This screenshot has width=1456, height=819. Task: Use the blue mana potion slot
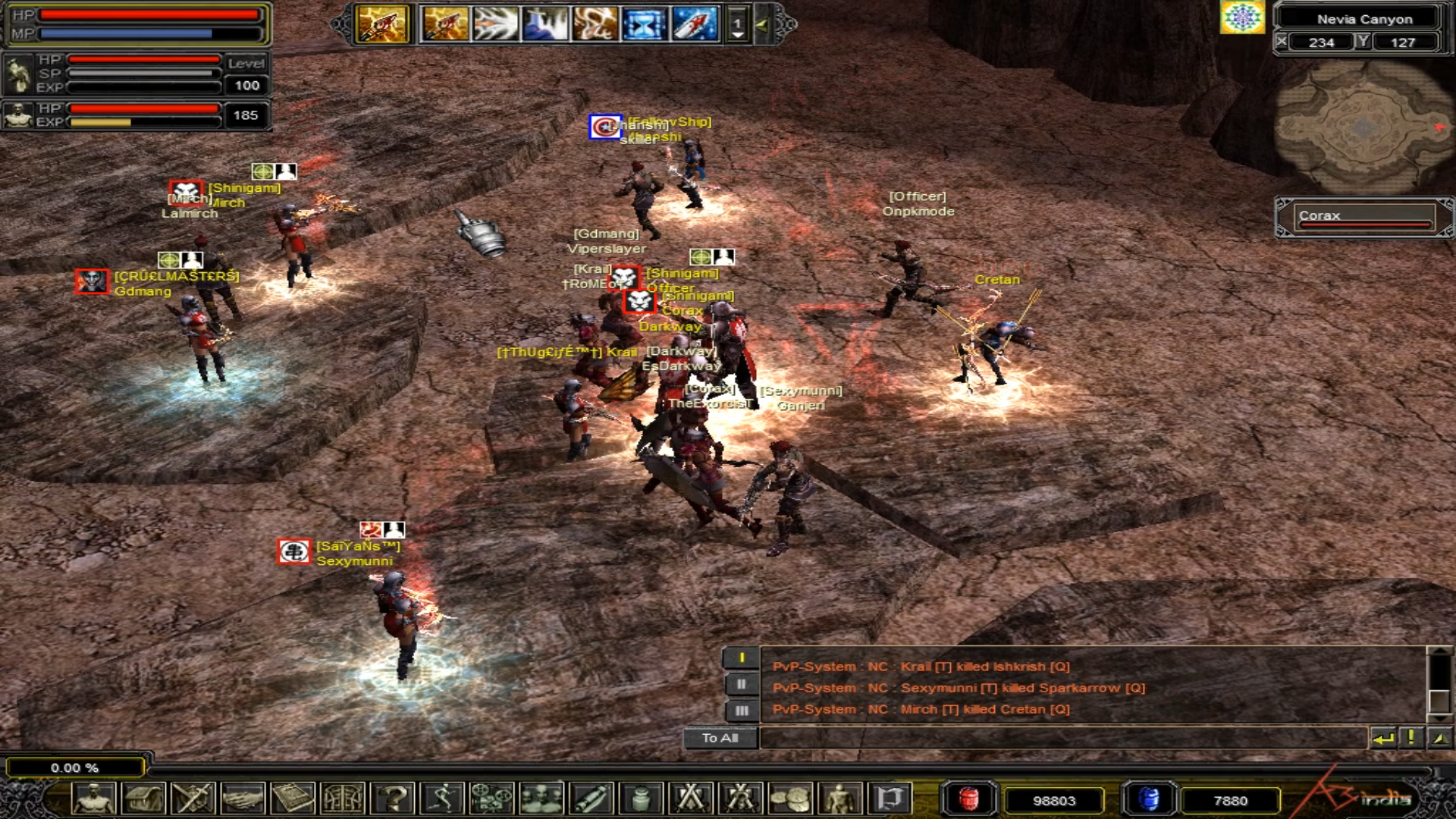coord(1149,799)
